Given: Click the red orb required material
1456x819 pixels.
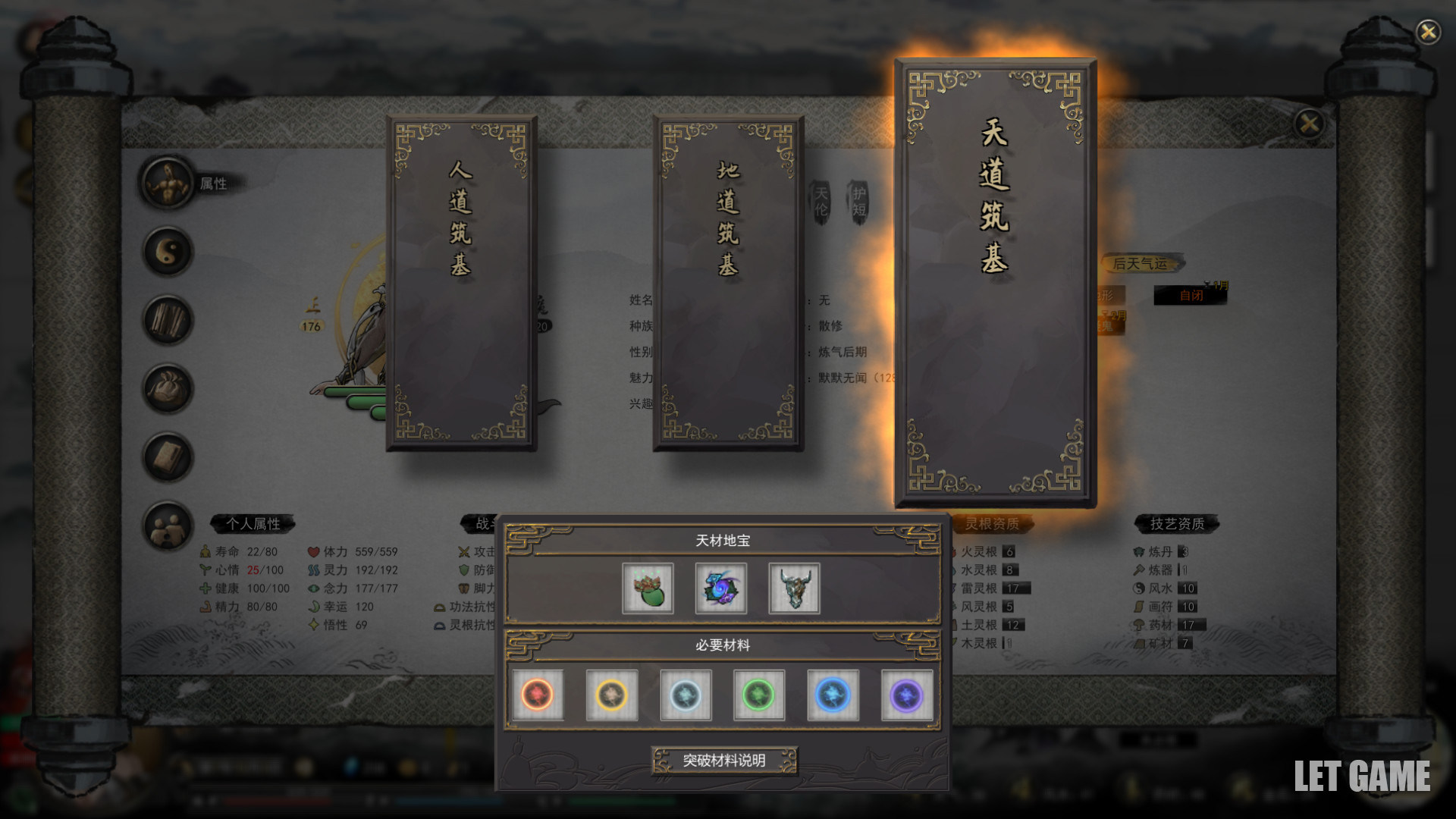Looking at the screenshot, I should click(538, 695).
